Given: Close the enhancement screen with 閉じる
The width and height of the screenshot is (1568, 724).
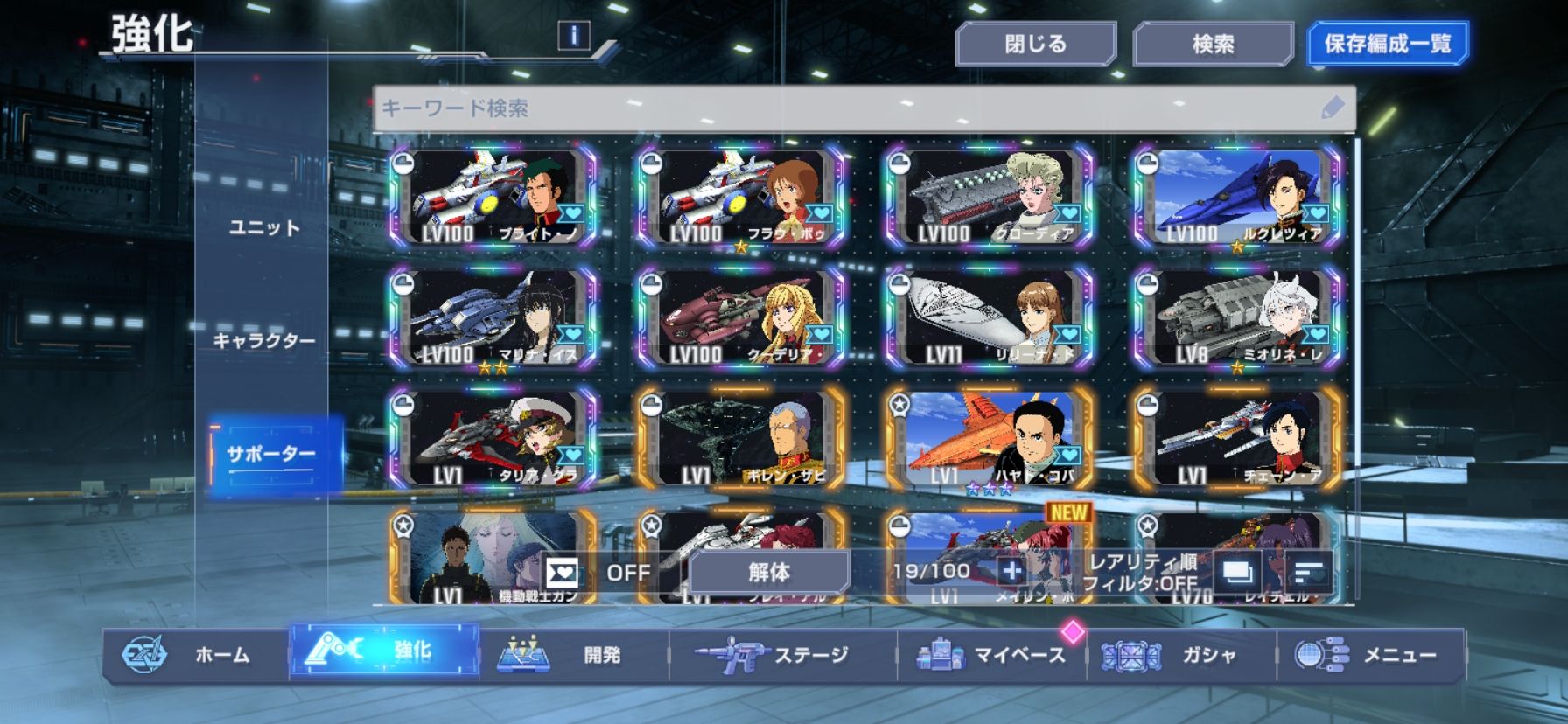Looking at the screenshot, I should [1035, 44].
